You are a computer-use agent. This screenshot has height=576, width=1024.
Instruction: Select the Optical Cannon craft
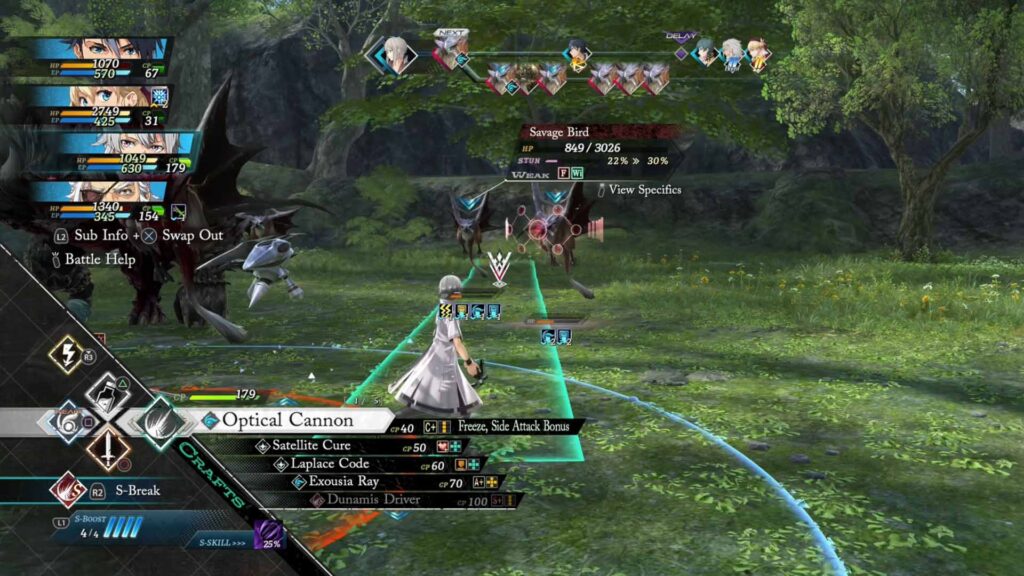click(290, 421)
